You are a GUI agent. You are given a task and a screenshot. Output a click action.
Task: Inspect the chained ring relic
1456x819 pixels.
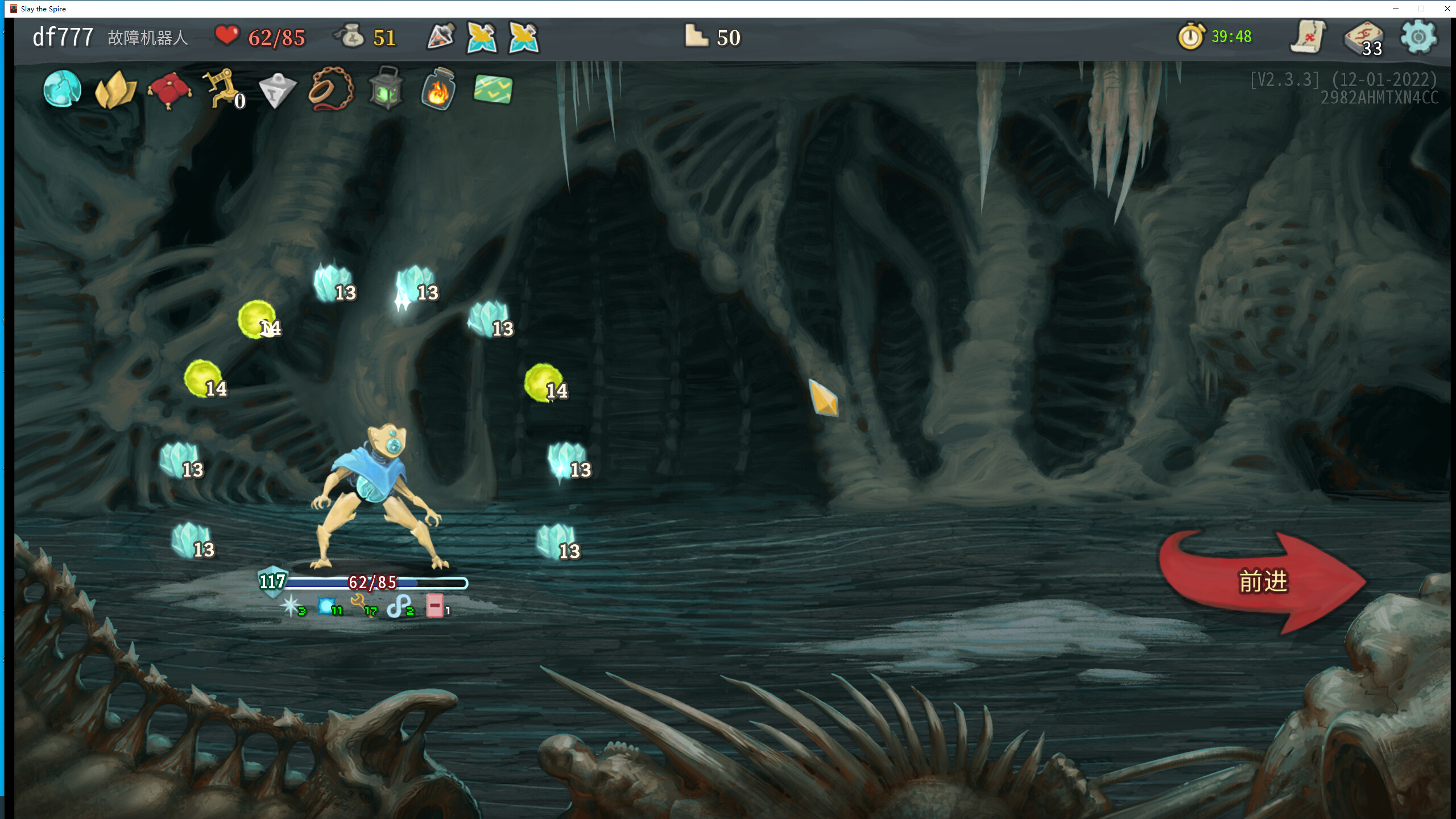330,89
